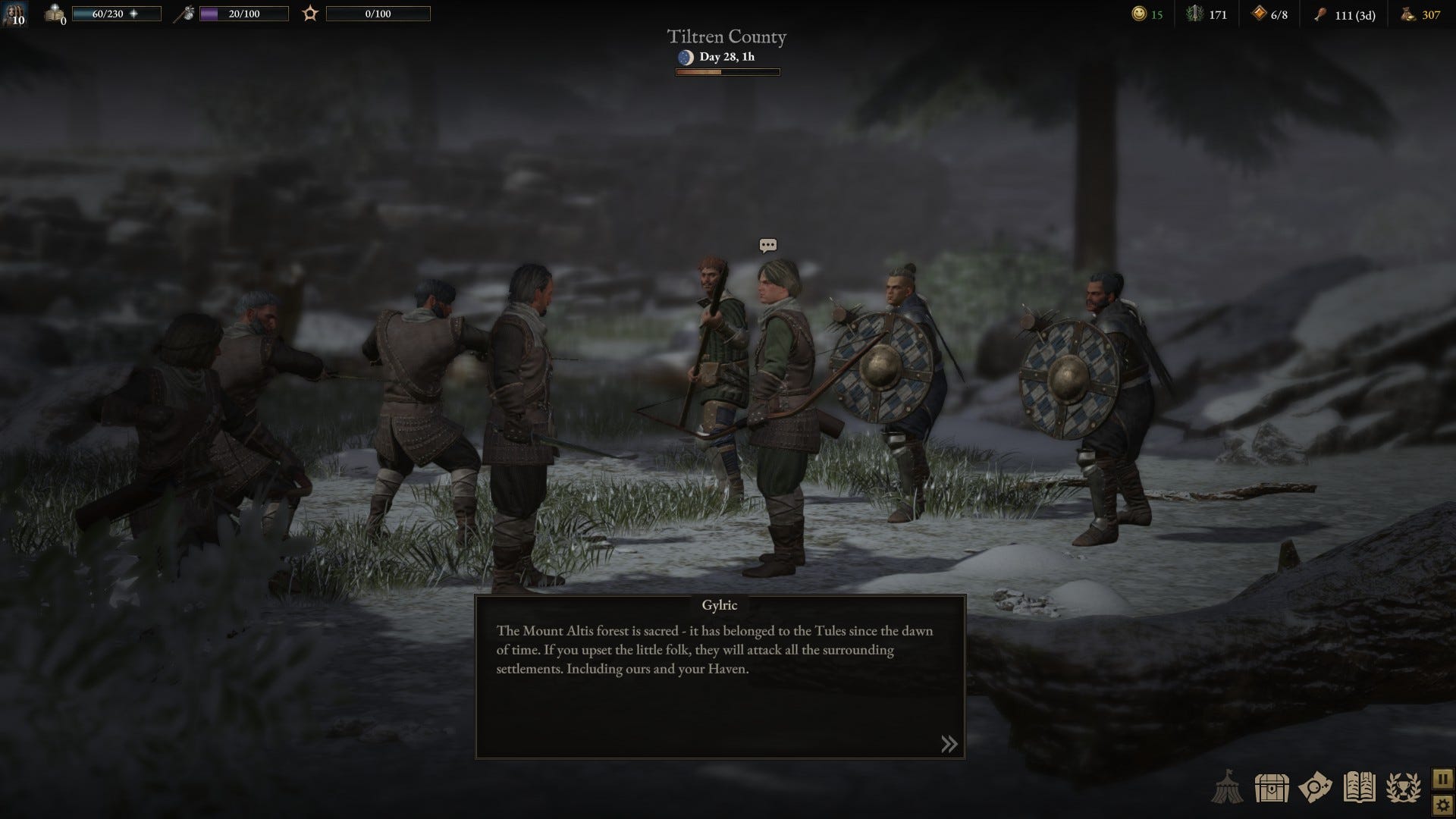Screen dimensions: 1456x819
Task: Click the drumstick food supply icon
Action: pos(1320,14)
